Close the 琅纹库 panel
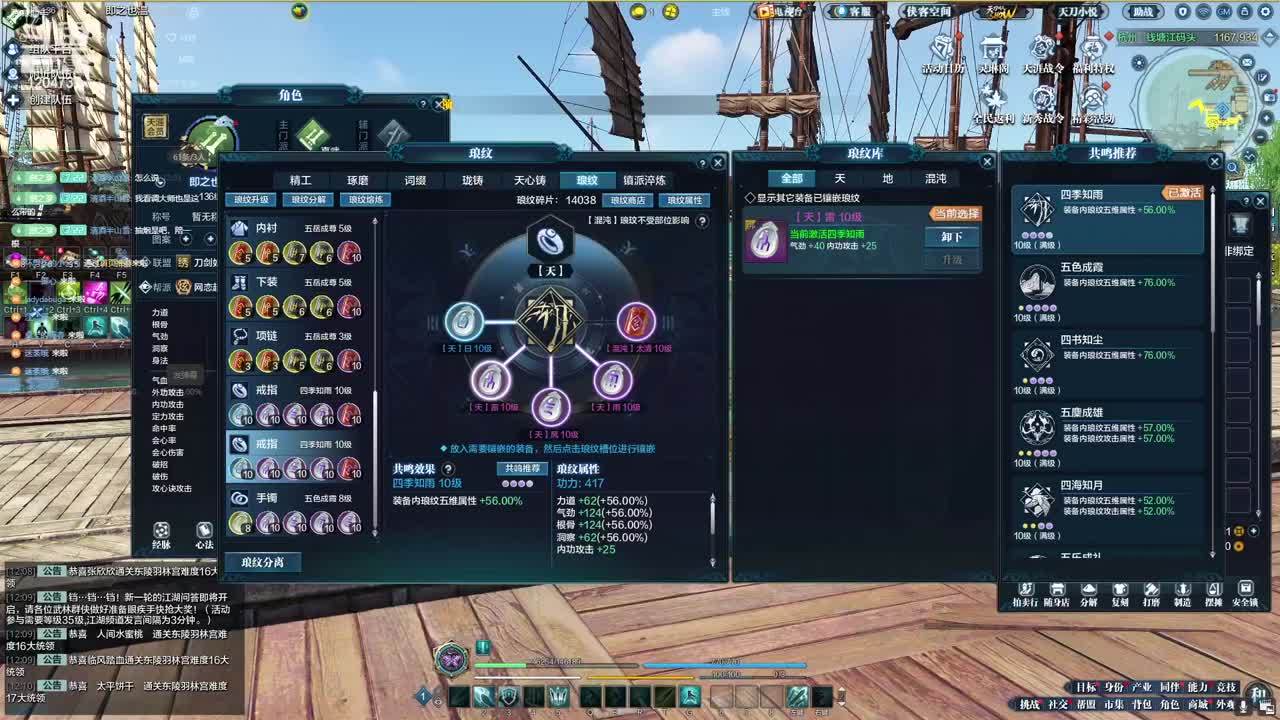1280x720 pixels. [x=987, y=162]
